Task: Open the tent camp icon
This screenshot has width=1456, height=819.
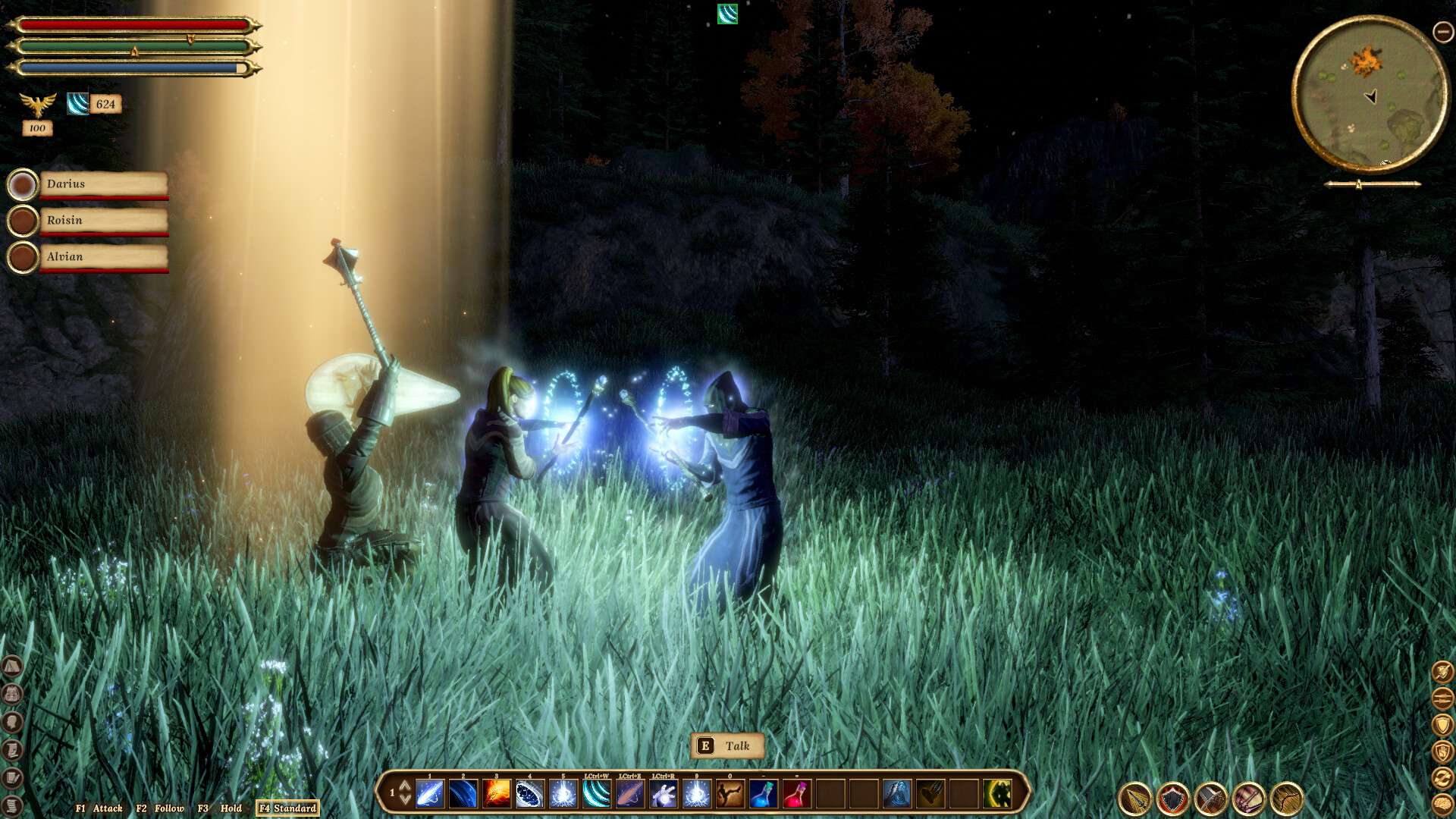Action: [x=13, y=667]
